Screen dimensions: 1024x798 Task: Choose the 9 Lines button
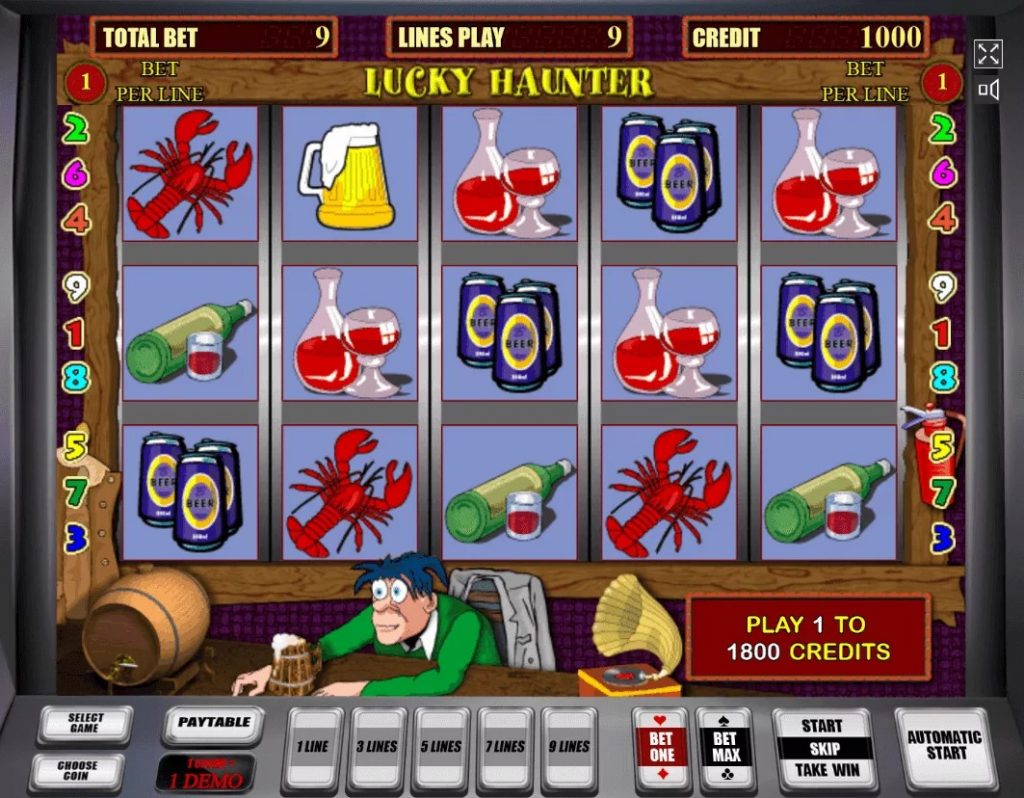568,748
